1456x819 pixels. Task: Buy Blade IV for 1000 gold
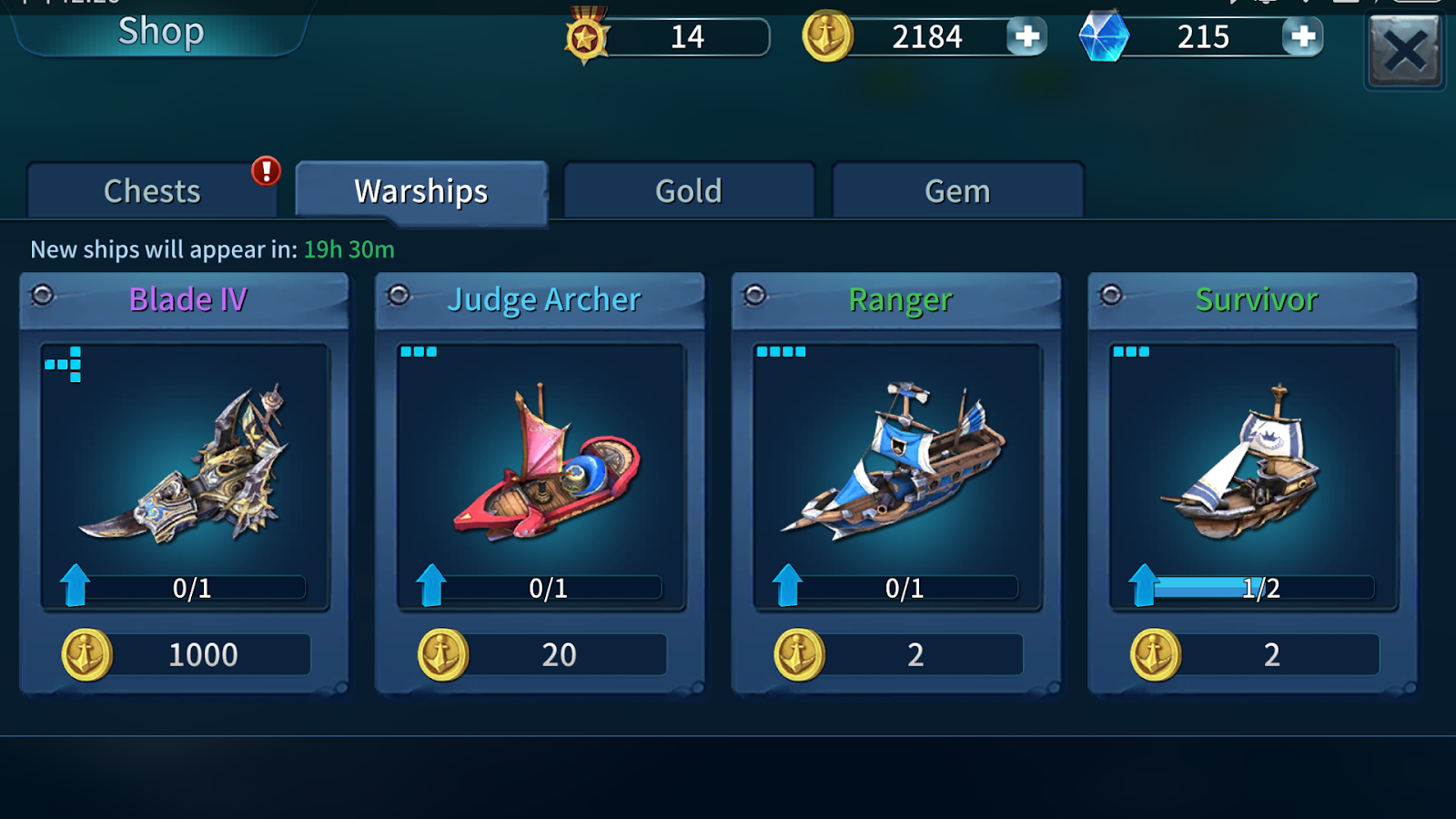[x=187, y=655]
